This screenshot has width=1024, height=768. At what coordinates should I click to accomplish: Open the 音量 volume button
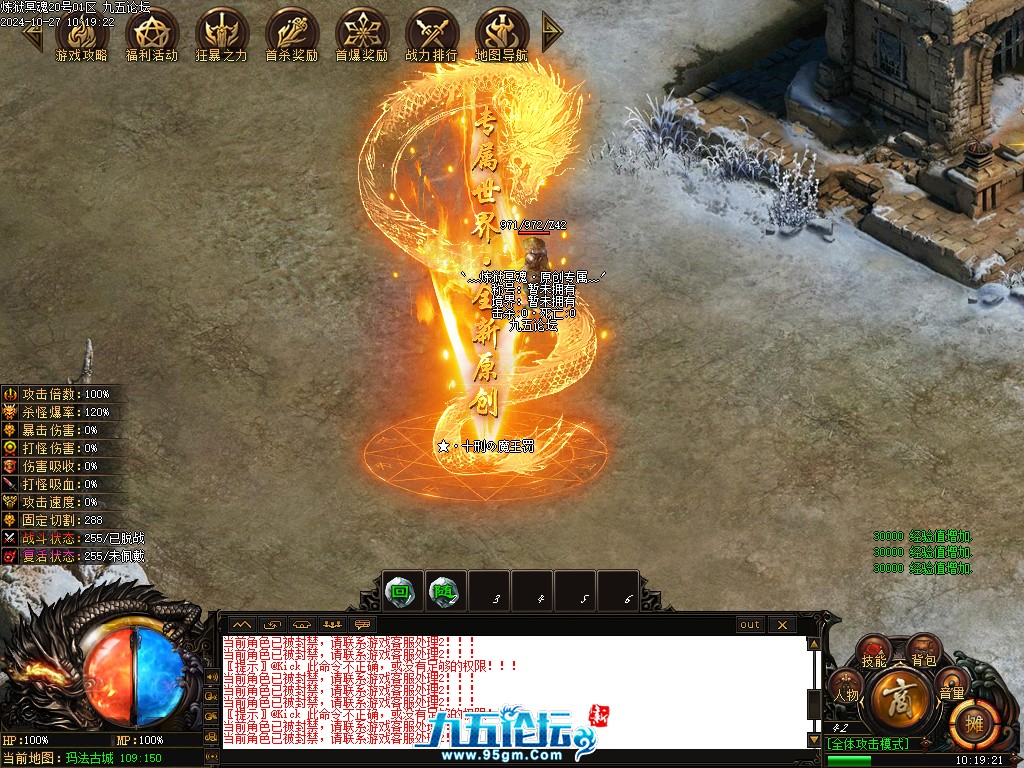point(951,692)
